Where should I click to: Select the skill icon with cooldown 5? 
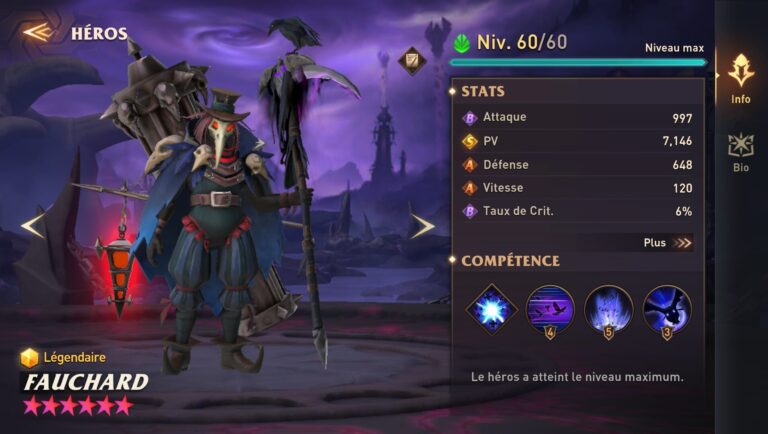608,309
